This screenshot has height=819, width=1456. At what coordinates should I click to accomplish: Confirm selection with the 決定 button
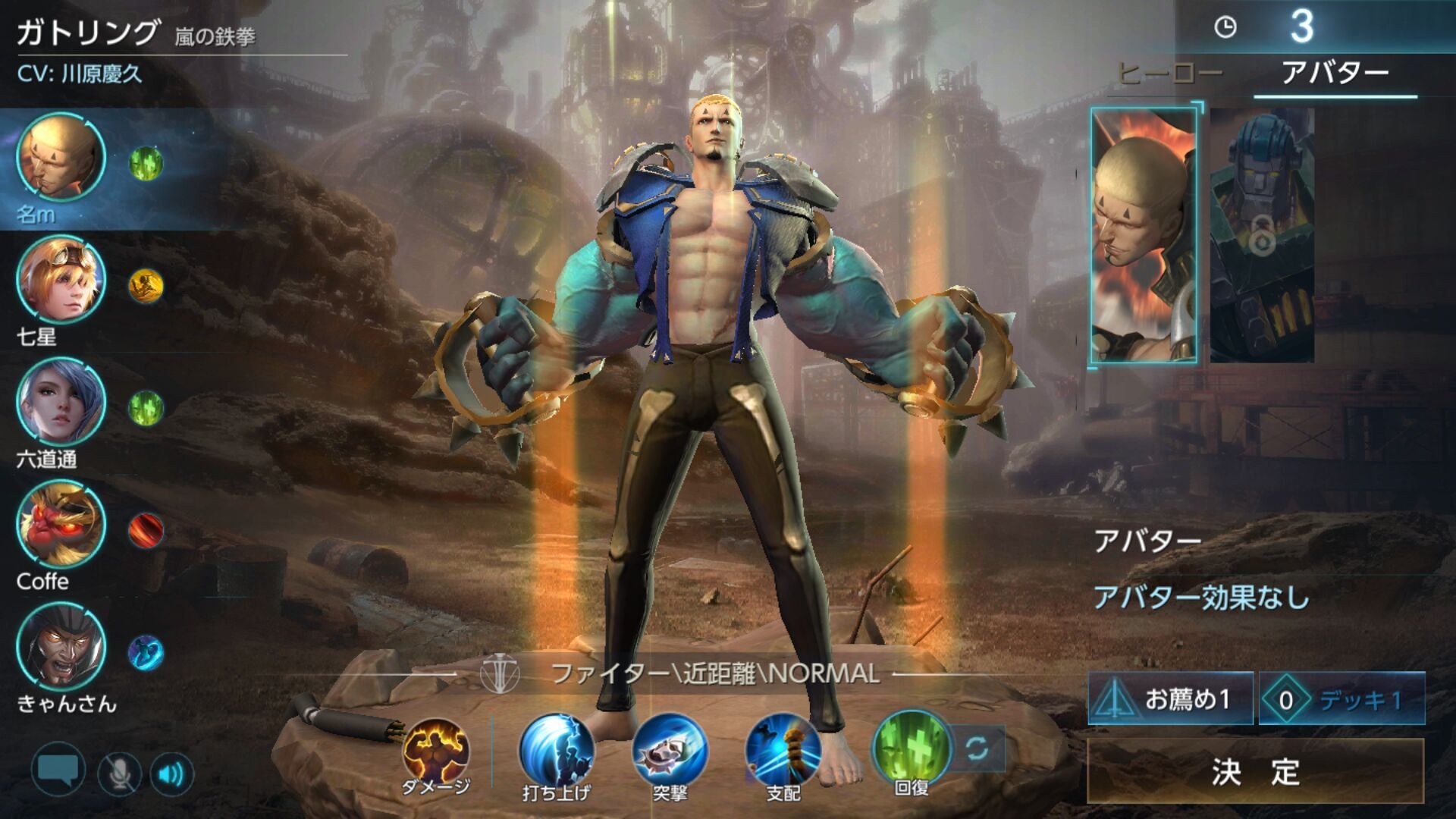coord(1255,771)
